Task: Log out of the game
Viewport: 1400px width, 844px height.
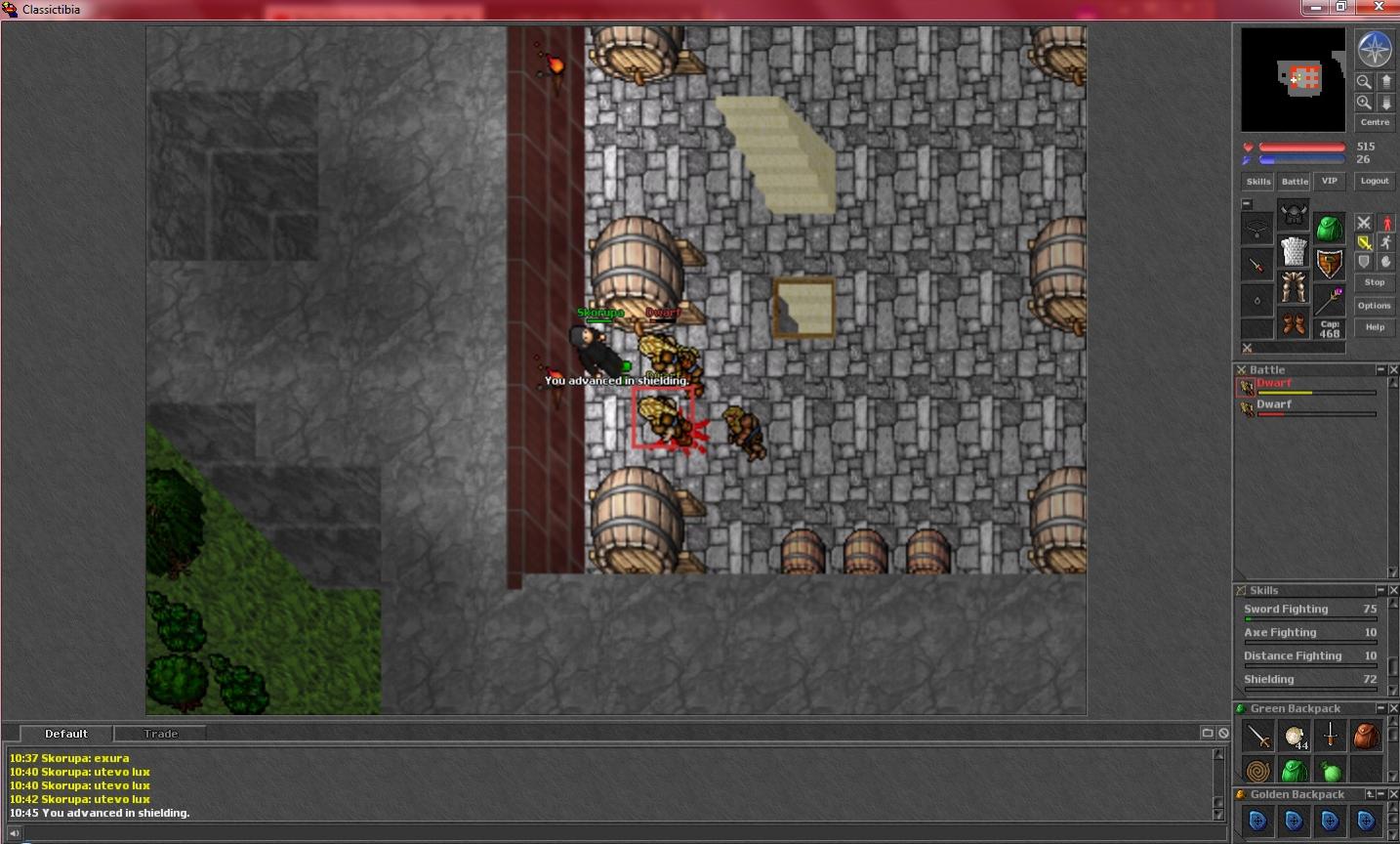Action: [x=1375, y=182]
